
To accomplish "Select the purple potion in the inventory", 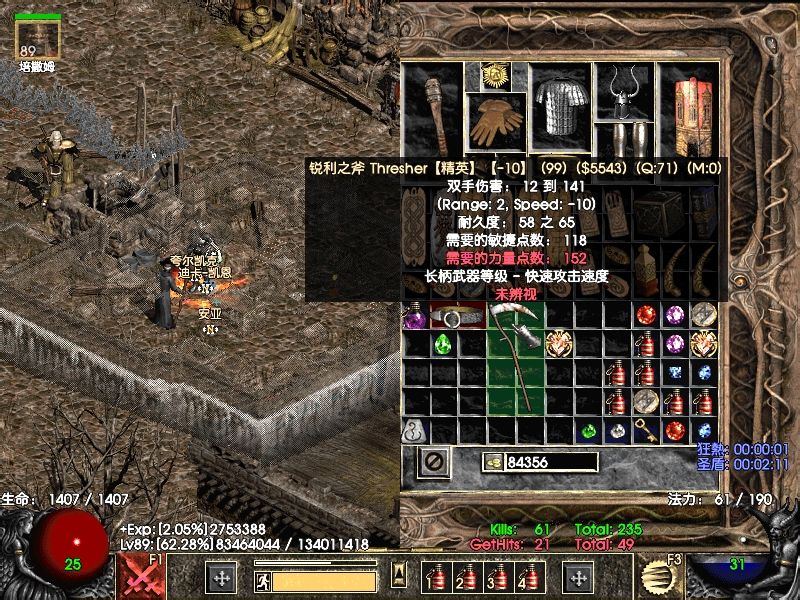I will coord(413,317).
